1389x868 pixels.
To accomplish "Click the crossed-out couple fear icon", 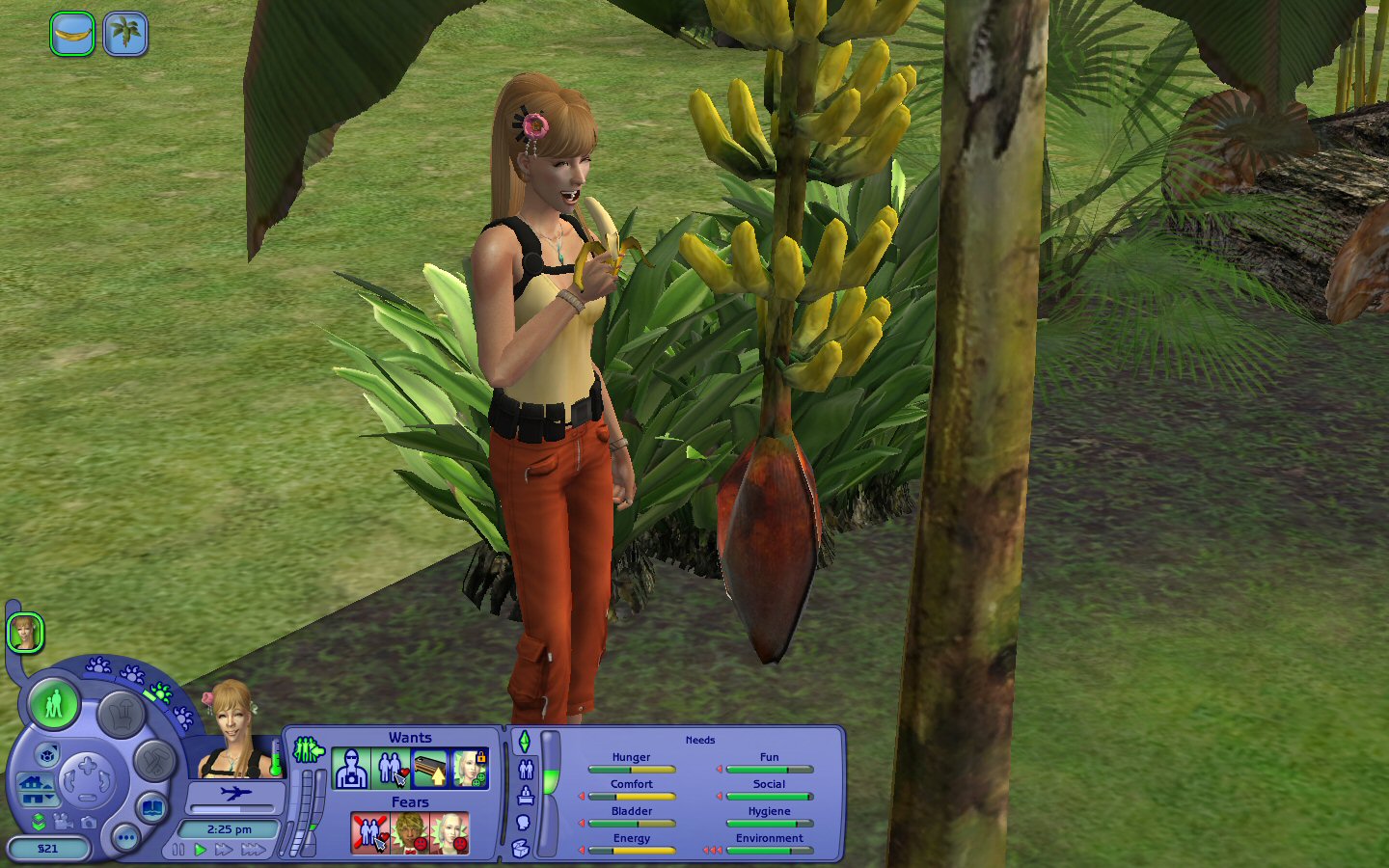I will tap(369, 832).
